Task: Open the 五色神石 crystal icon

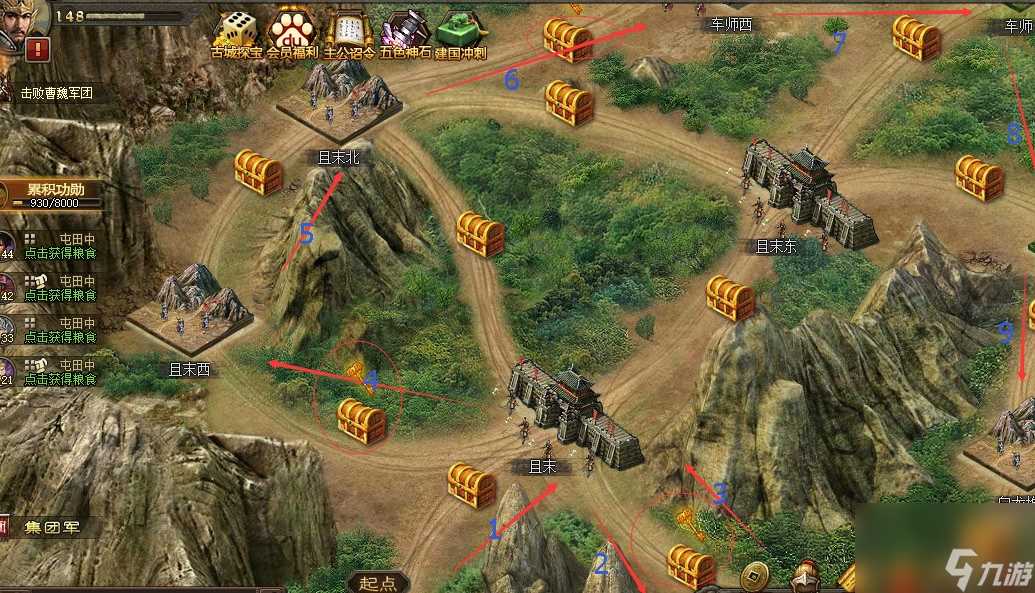Action: [x=405, y=32]
